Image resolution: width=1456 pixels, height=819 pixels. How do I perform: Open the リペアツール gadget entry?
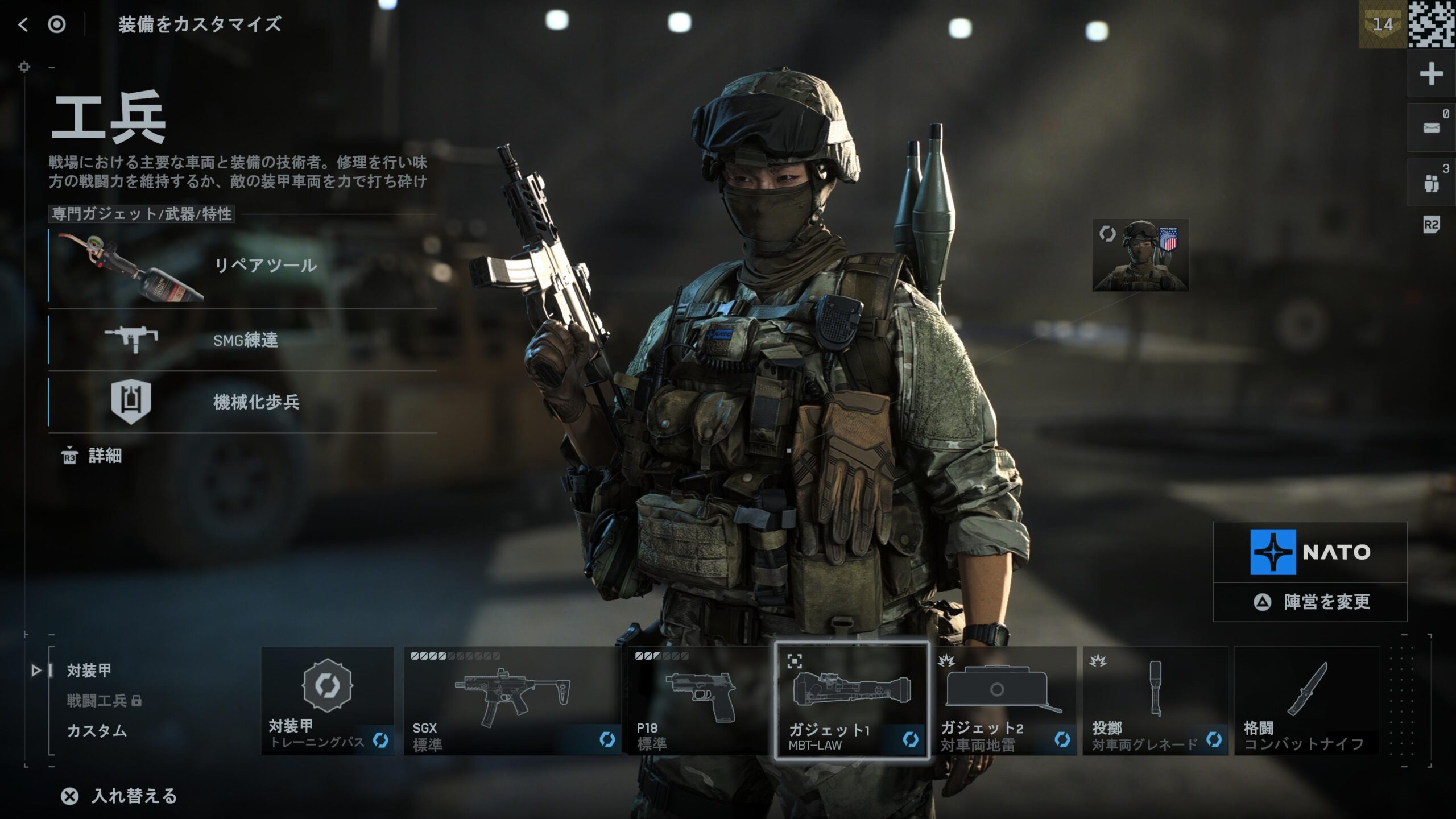pos(242,266)
